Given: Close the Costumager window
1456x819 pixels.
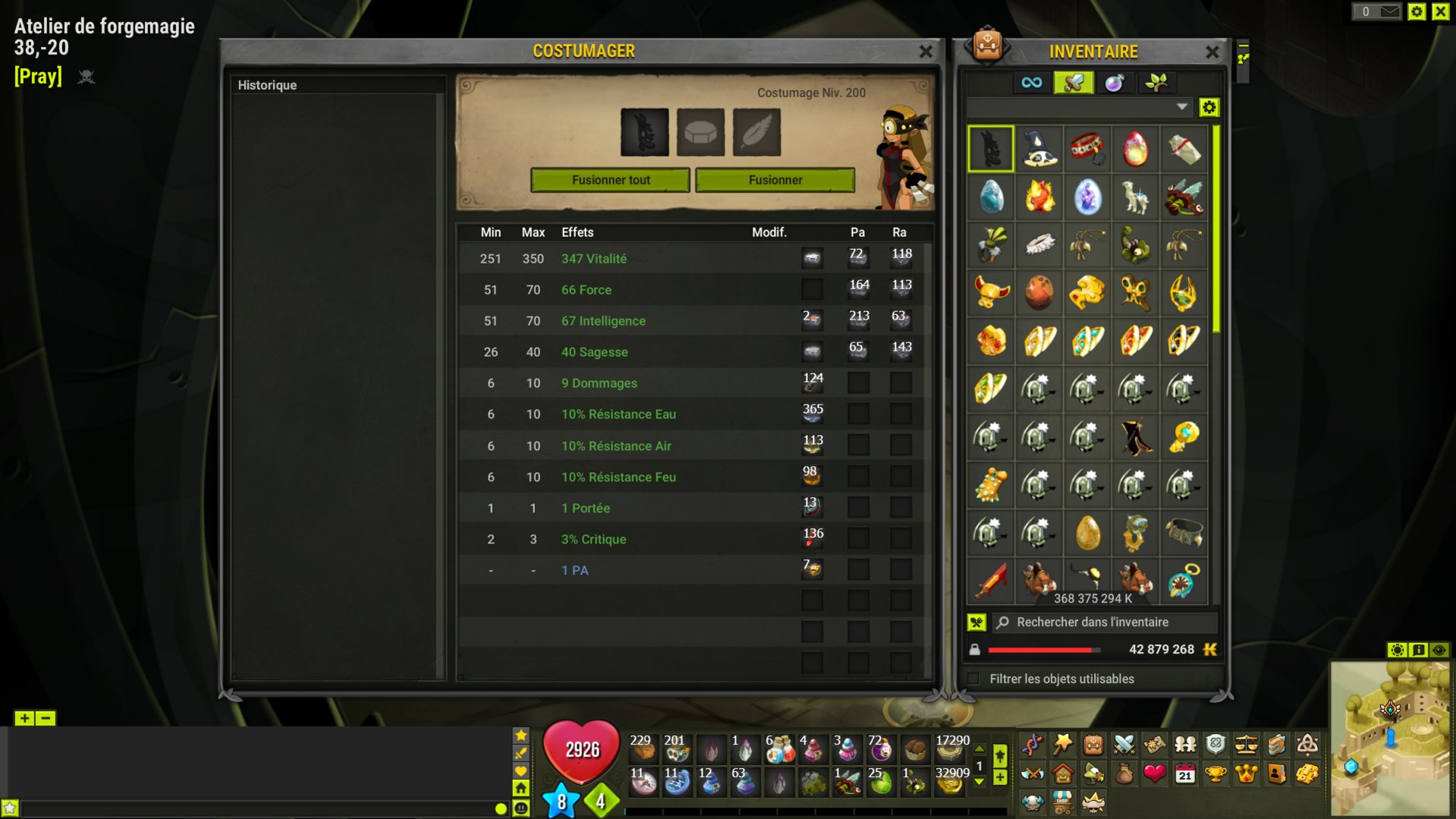Looking at the screenshot, I should [x=926, y=52].
